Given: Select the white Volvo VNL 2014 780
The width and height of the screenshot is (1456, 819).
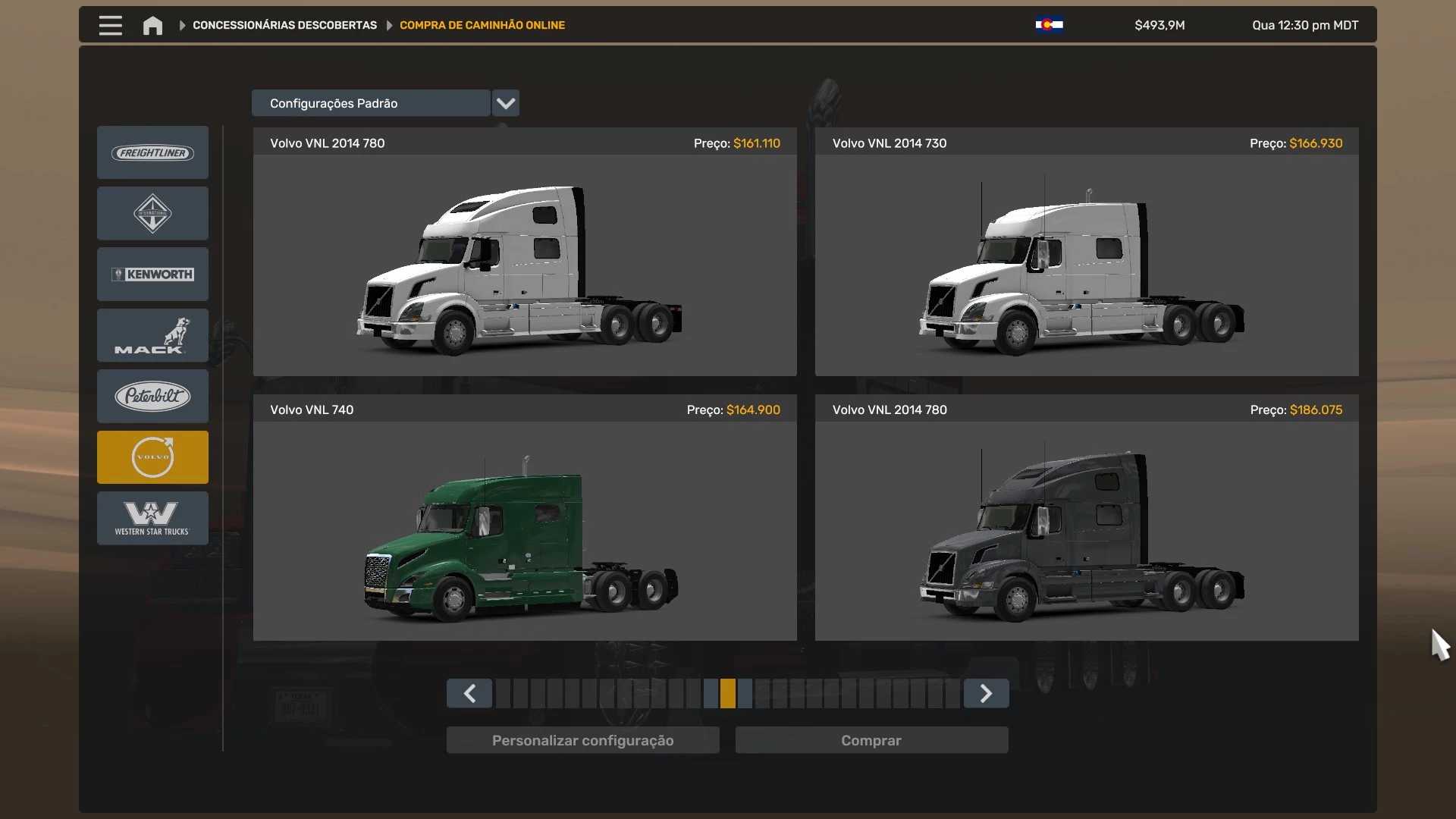Looking at the screenshot, I should pyautogui.click(x=525, y=265).
